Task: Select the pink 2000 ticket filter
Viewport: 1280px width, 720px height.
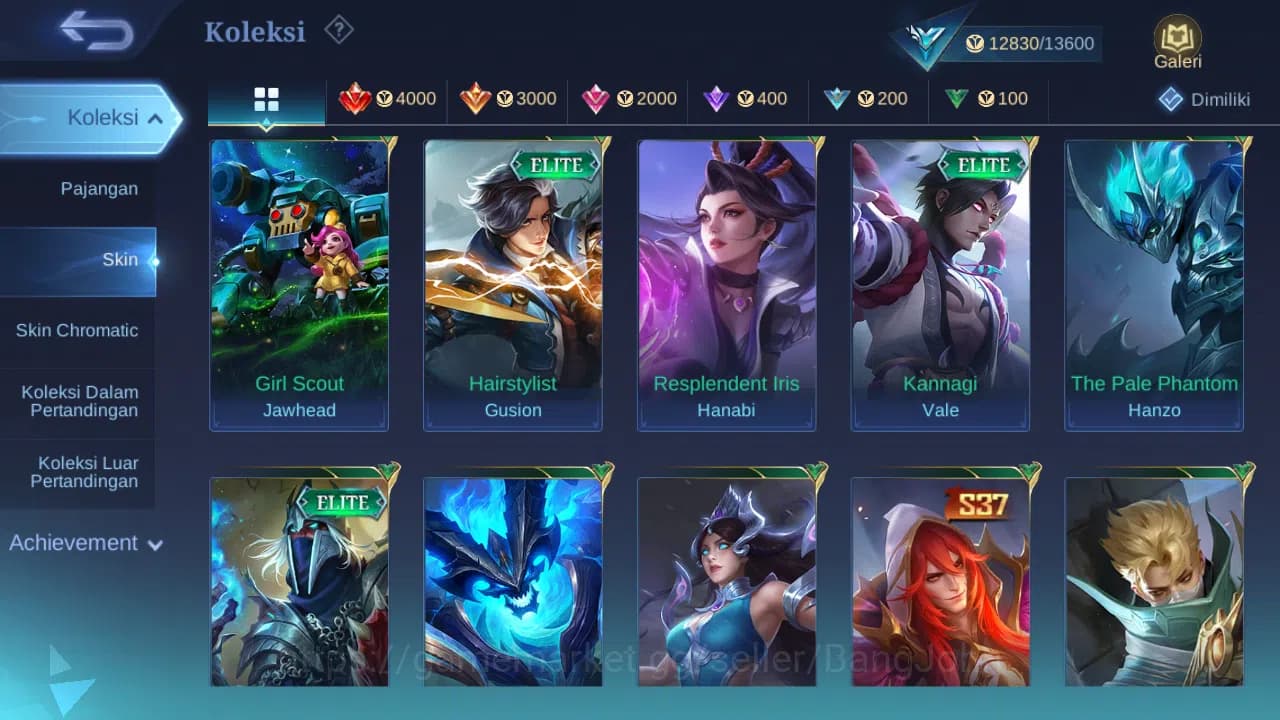Action: 628,99
